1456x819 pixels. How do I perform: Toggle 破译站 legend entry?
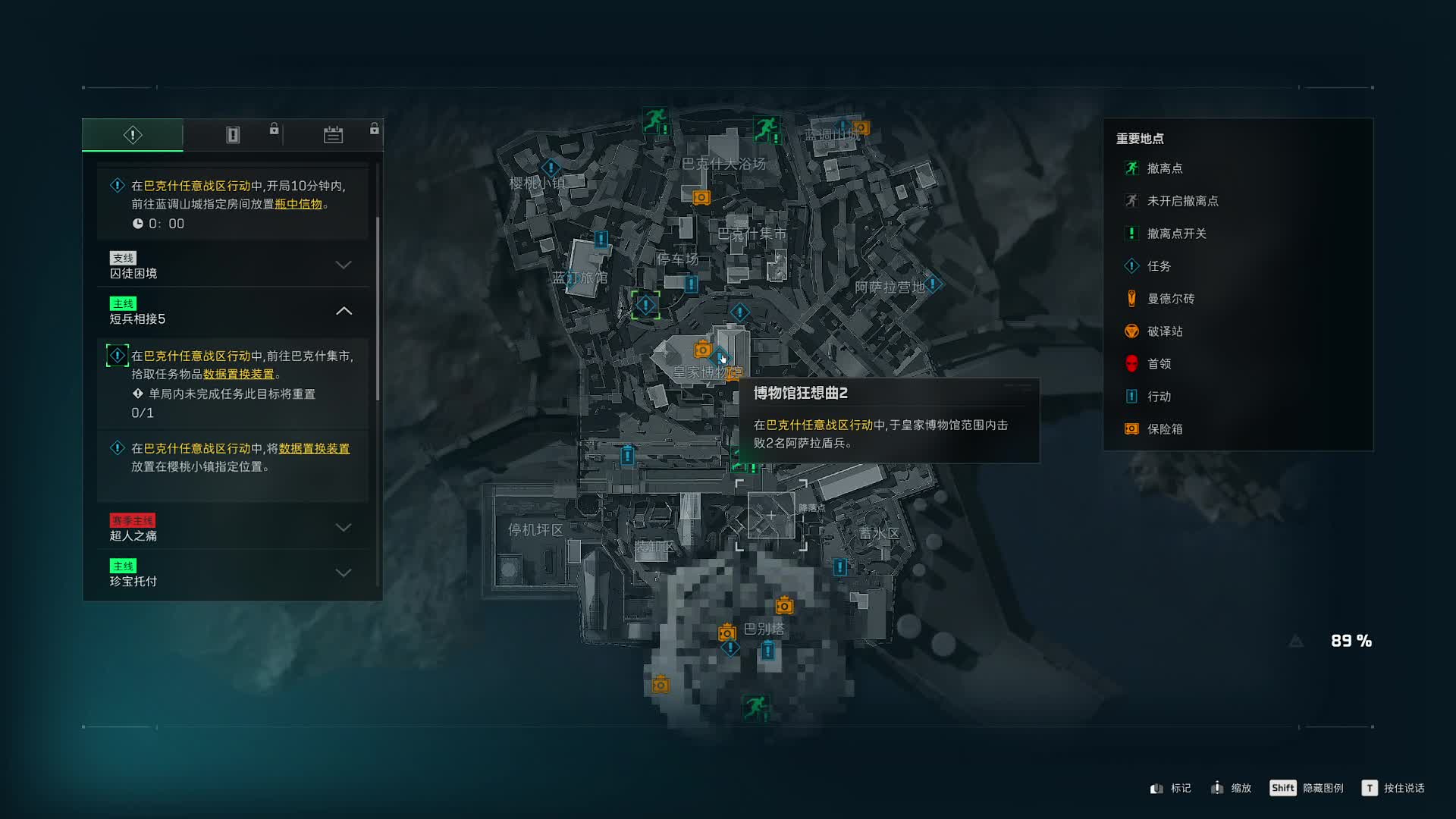[1164, 331]
